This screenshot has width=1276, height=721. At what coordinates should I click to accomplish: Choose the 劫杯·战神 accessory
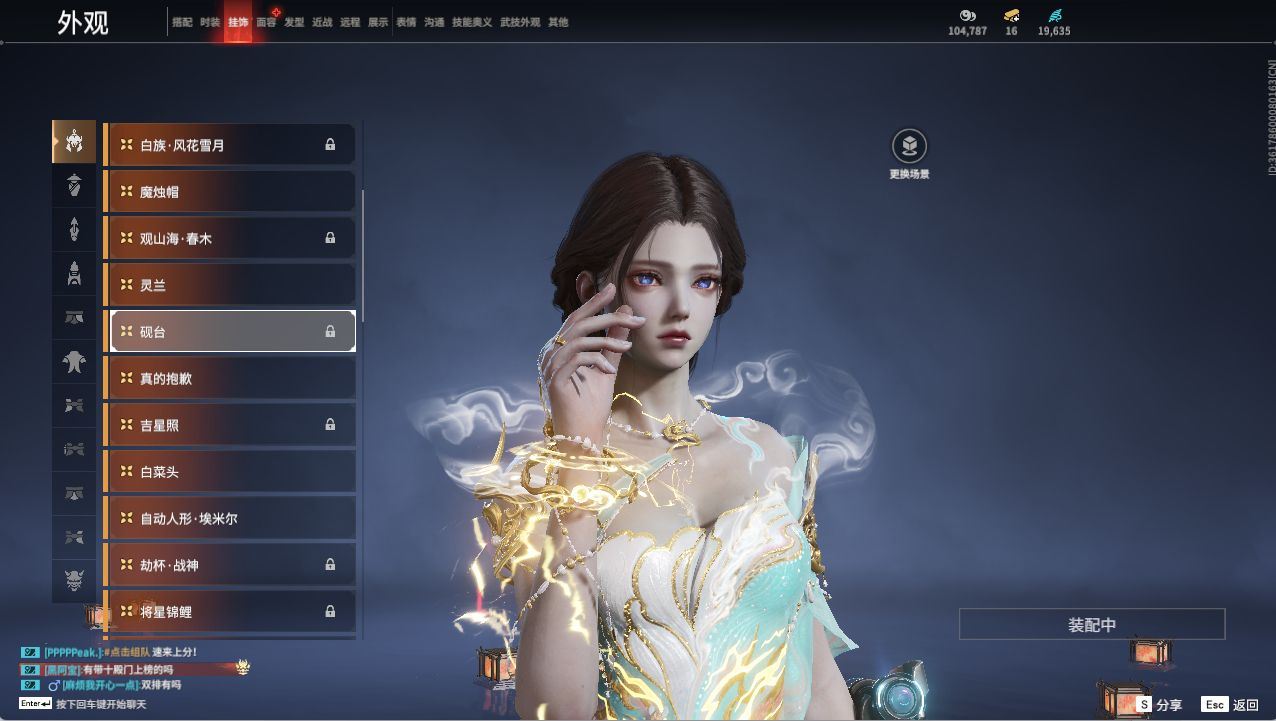click(x=230, y=565)
